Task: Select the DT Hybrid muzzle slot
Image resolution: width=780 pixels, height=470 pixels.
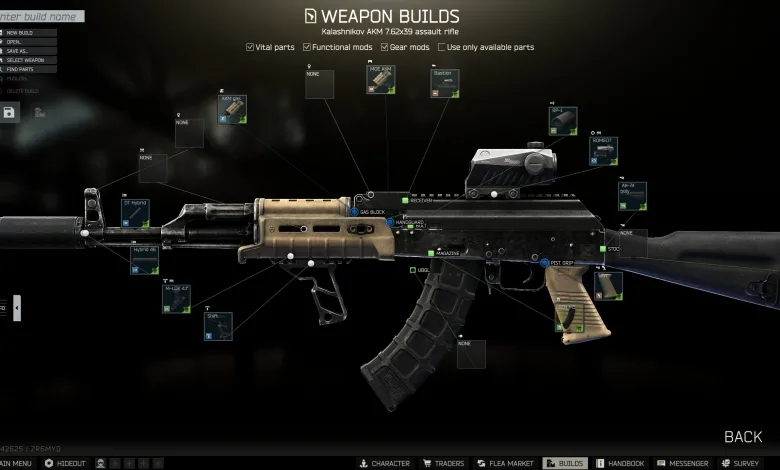Action: click(135, 212)
